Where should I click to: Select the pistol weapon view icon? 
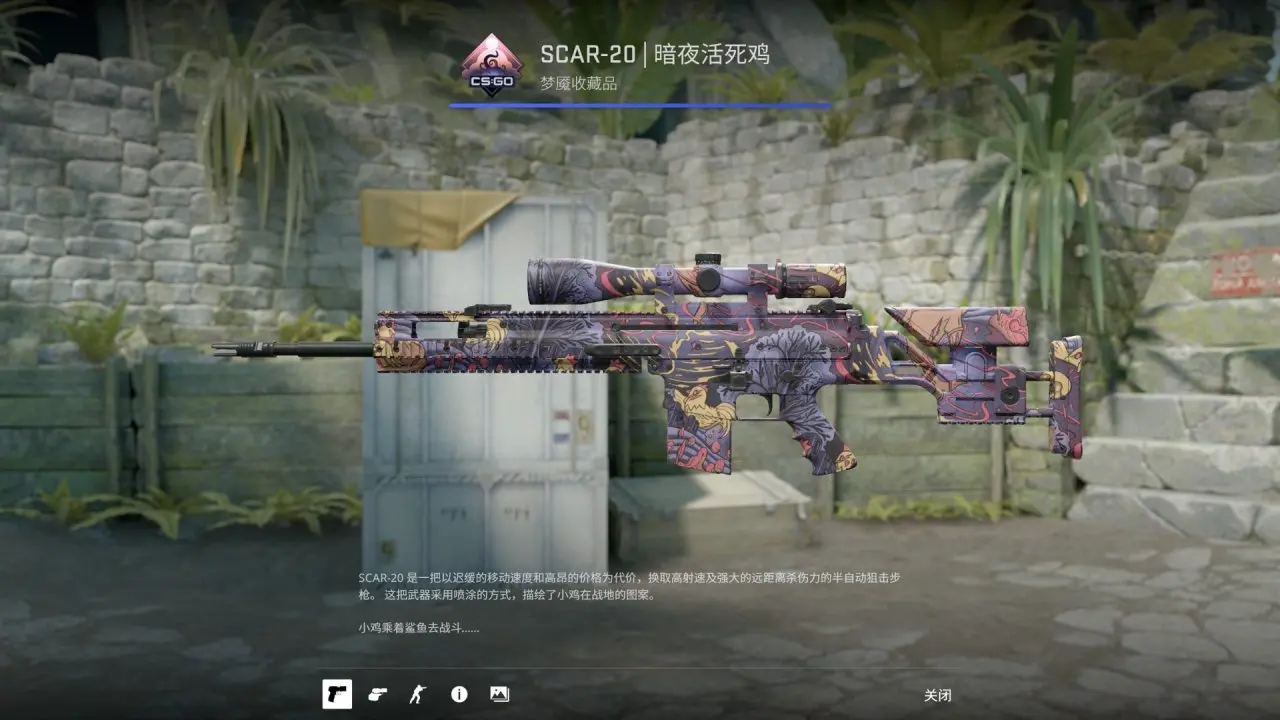click(x=337, y=694)
